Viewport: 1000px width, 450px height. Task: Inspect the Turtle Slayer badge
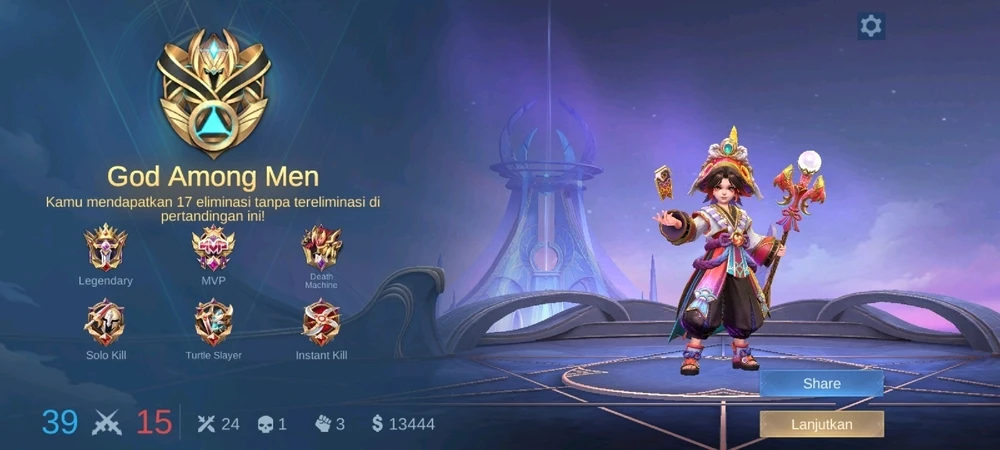[213, 323]
